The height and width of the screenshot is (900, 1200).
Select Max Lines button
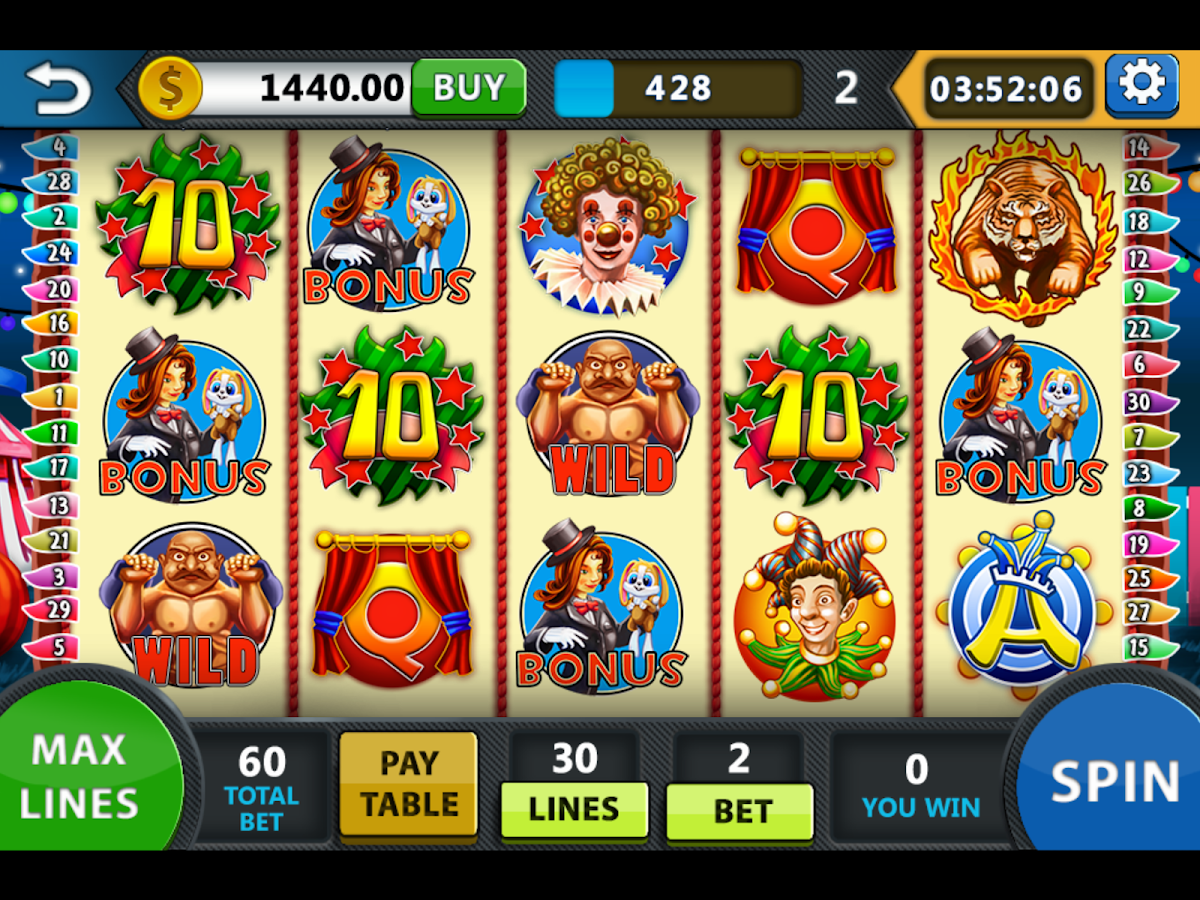click(80, 777)
